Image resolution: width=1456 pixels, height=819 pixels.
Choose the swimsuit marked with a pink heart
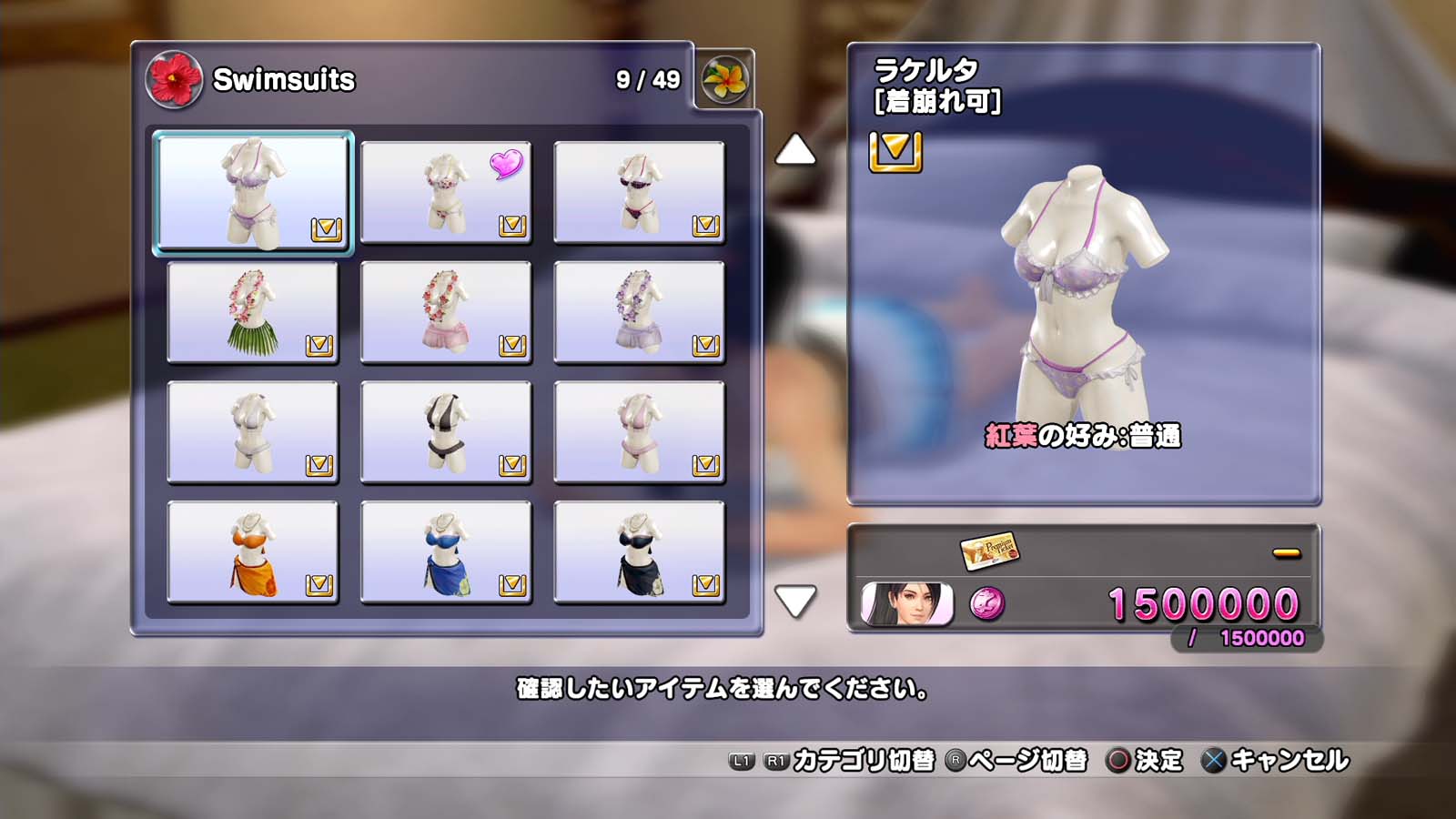446,192
